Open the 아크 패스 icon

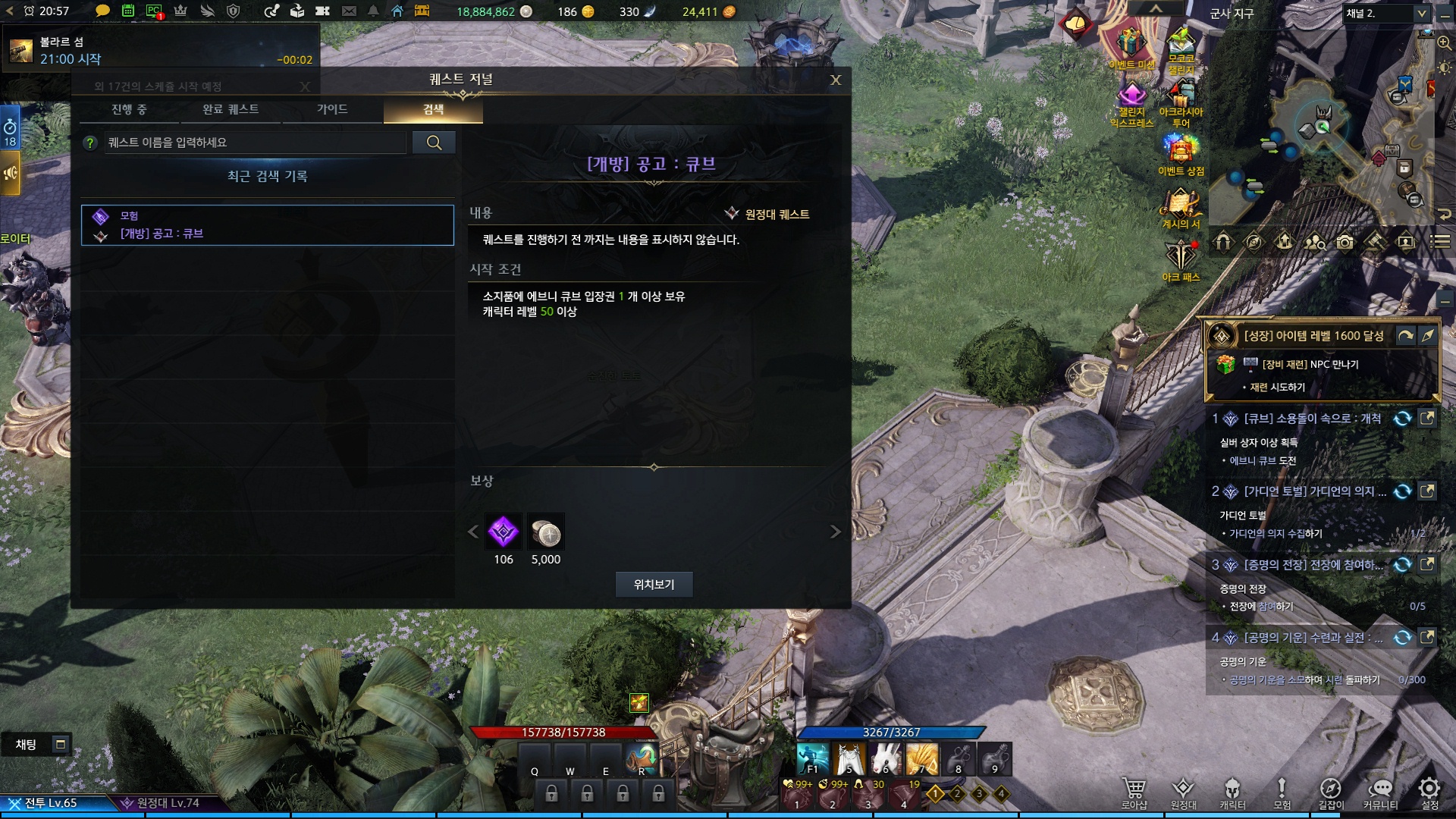[1180, 259]
